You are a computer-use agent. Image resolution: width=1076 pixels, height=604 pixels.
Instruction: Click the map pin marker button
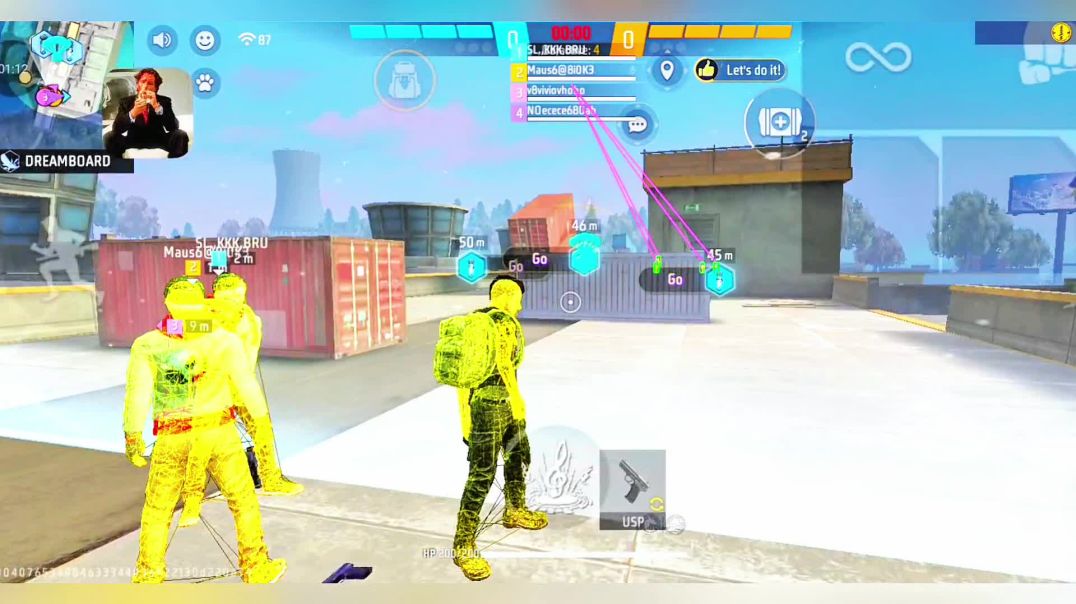point(667,71)
